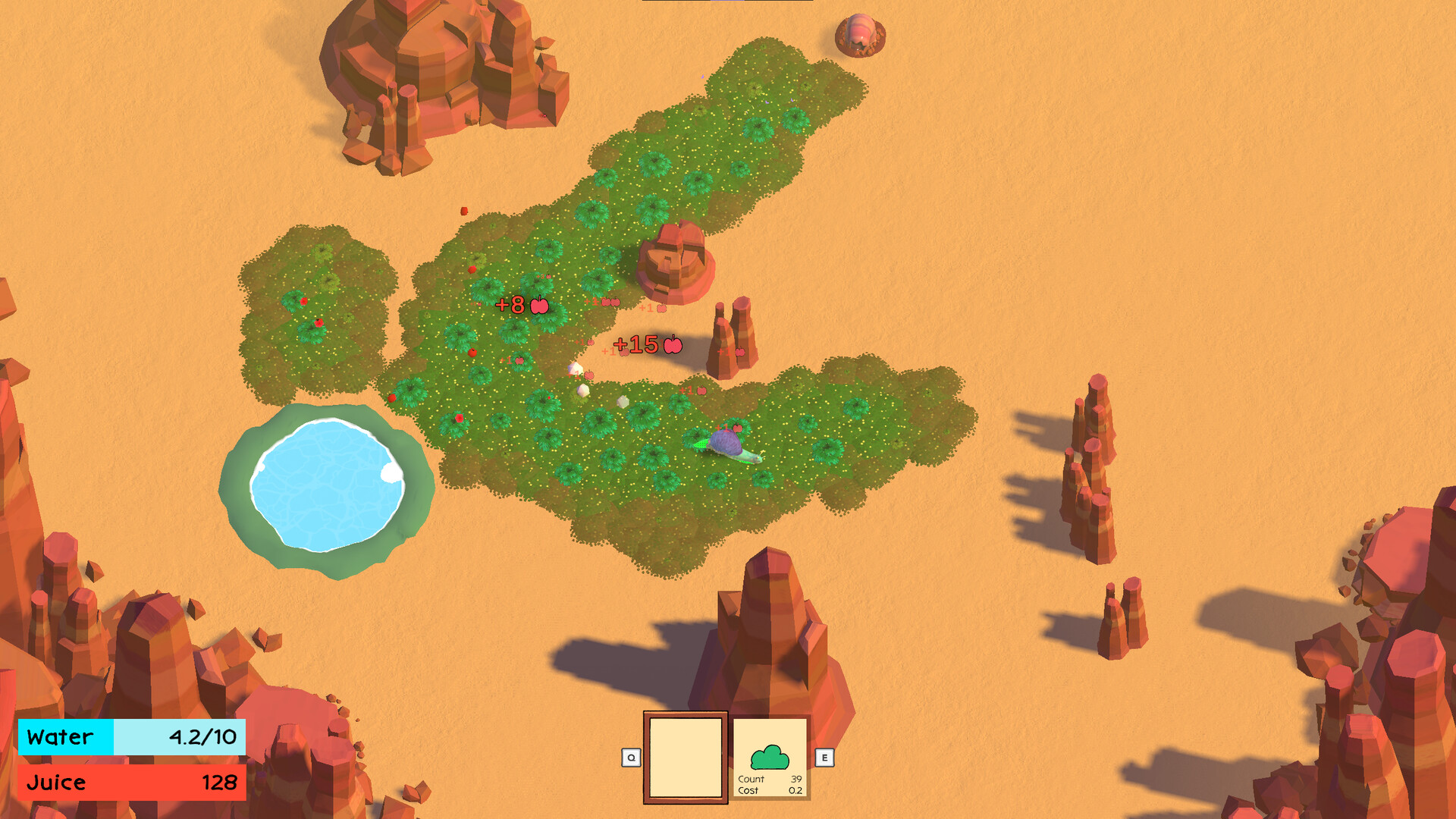Click the 4.2/10 water value
This screenshot has width=1456, height=819.
tap(203, 736)
